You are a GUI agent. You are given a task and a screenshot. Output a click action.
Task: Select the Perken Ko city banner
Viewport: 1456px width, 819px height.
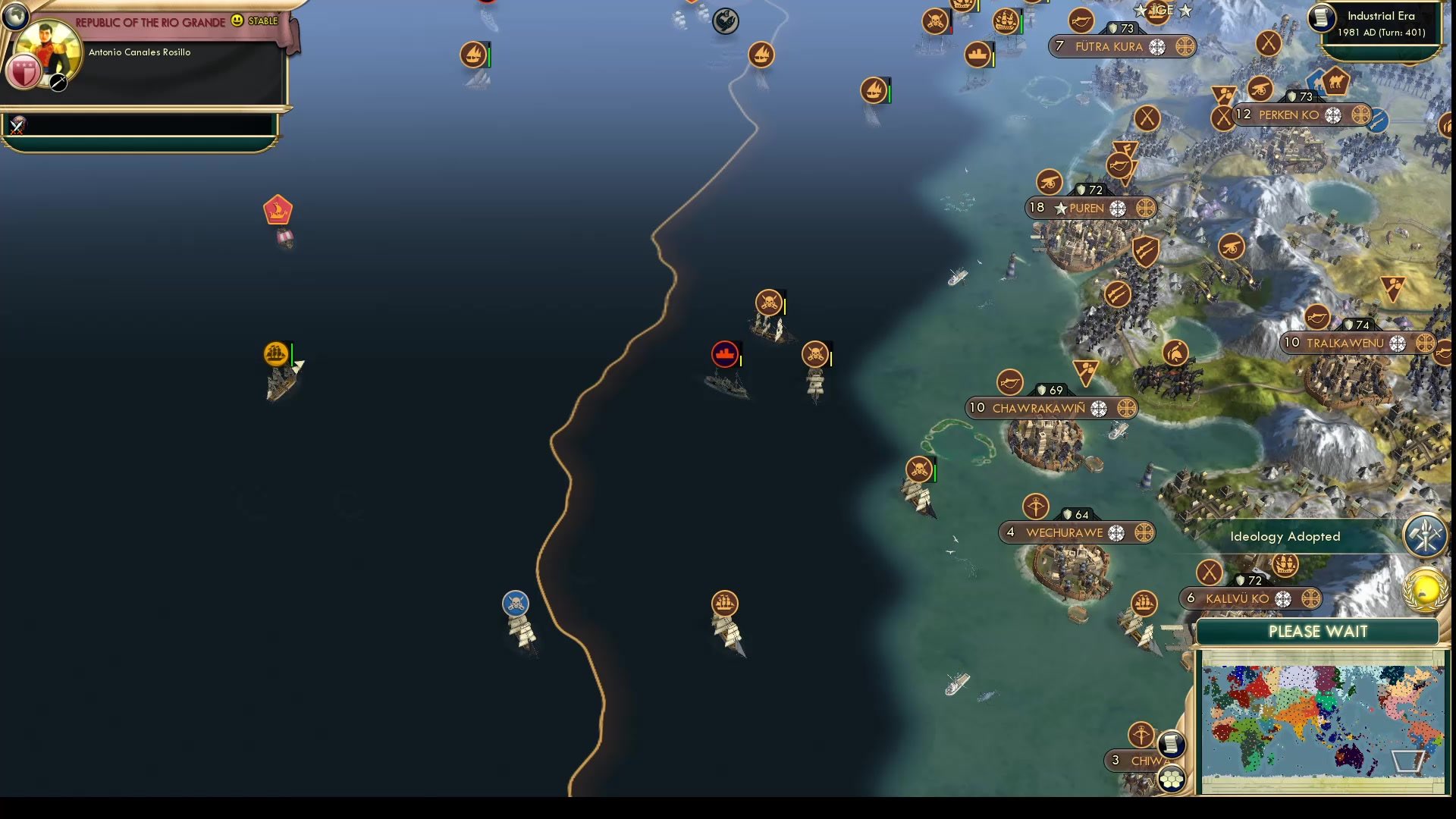click(x=1289, y=115)
